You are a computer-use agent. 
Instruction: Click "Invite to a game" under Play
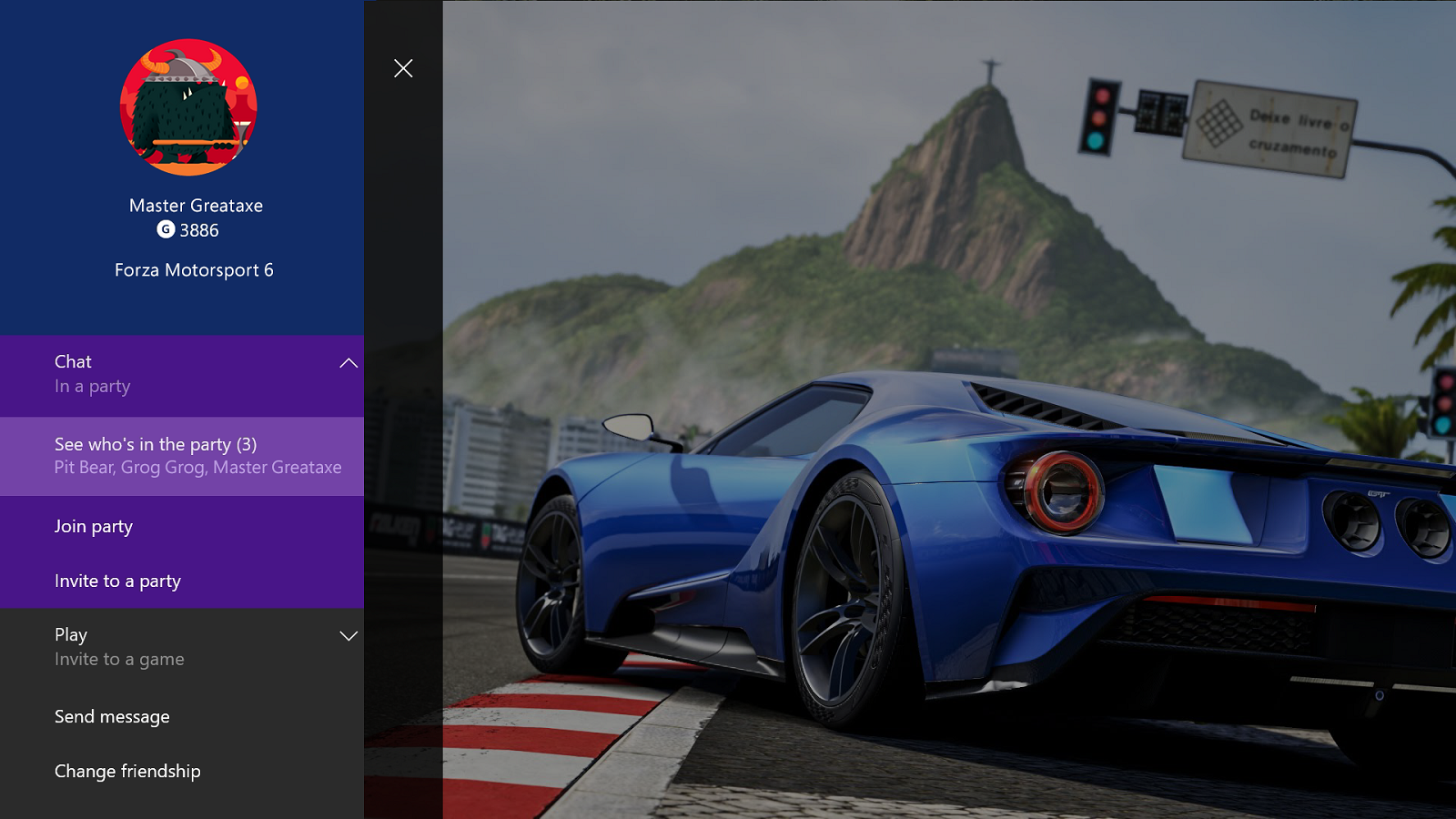coord(120,659)
